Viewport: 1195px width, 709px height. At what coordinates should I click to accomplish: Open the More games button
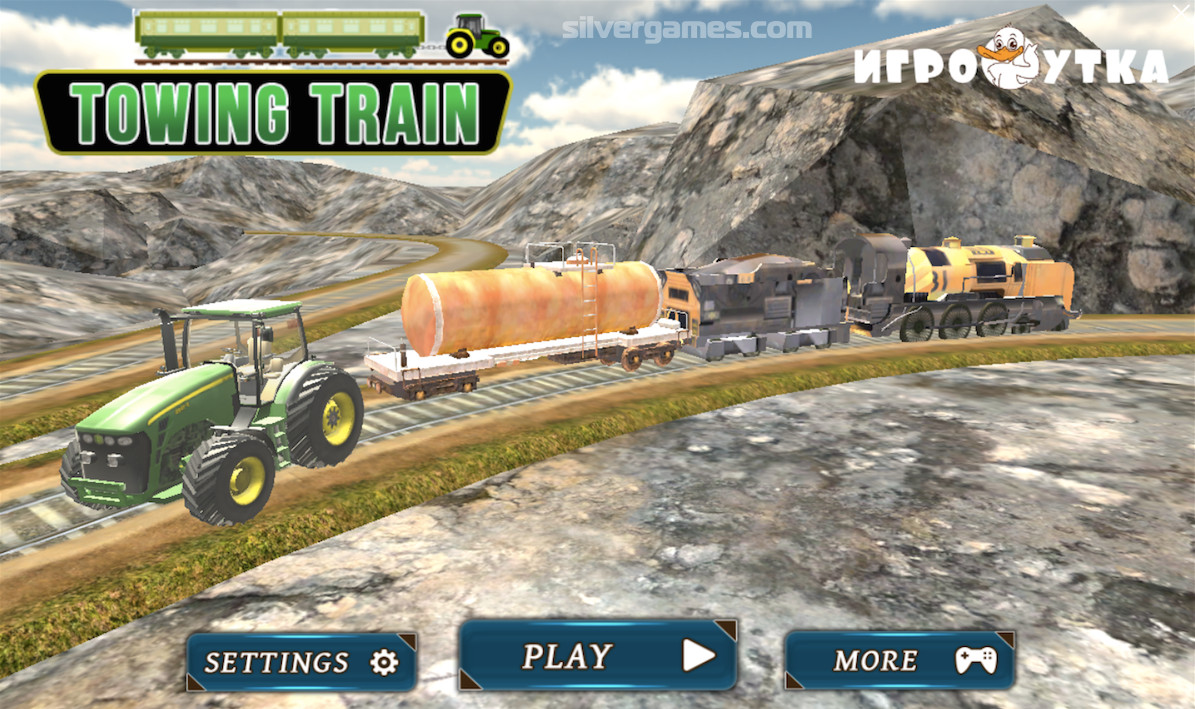pos(899,660)
